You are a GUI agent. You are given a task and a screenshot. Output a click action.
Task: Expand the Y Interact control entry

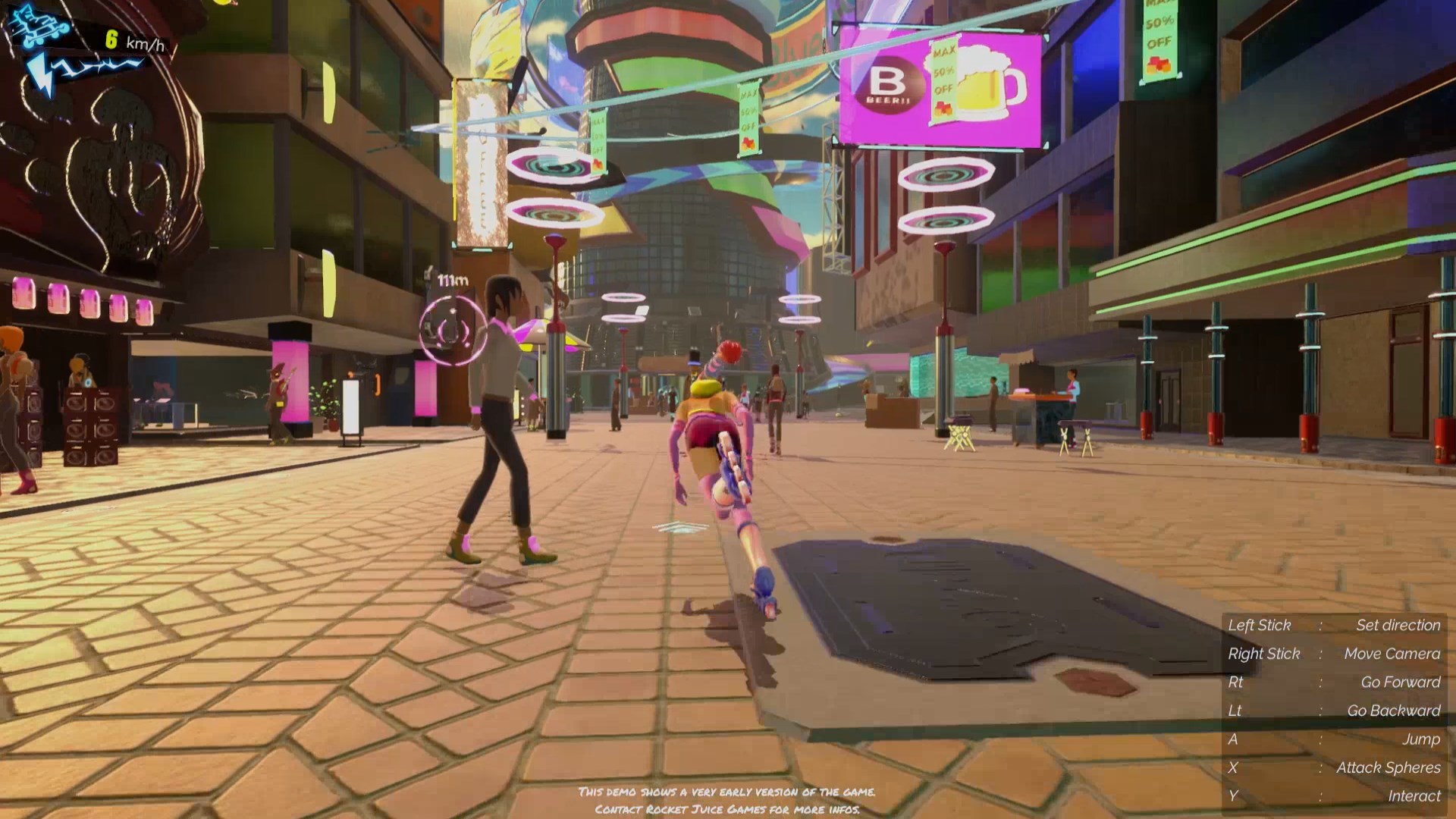tap(1335, 796)
